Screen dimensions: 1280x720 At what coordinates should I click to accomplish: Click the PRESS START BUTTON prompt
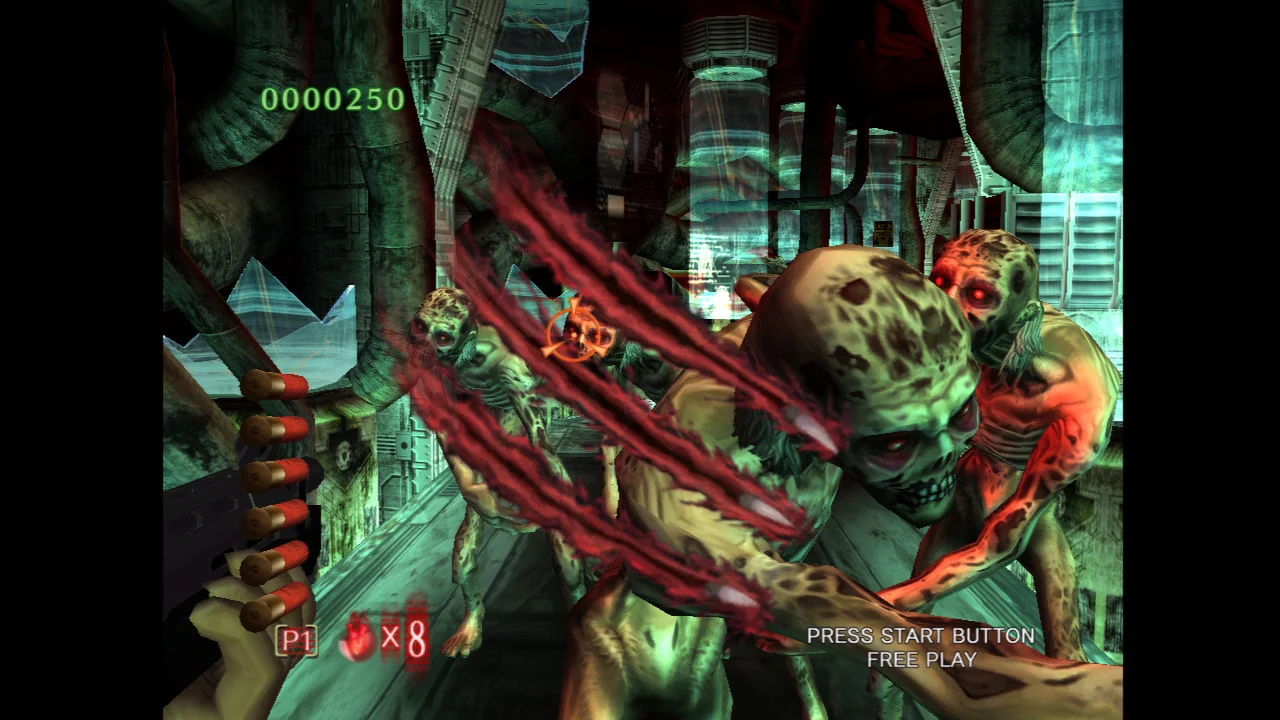click(x=920, y=635)
